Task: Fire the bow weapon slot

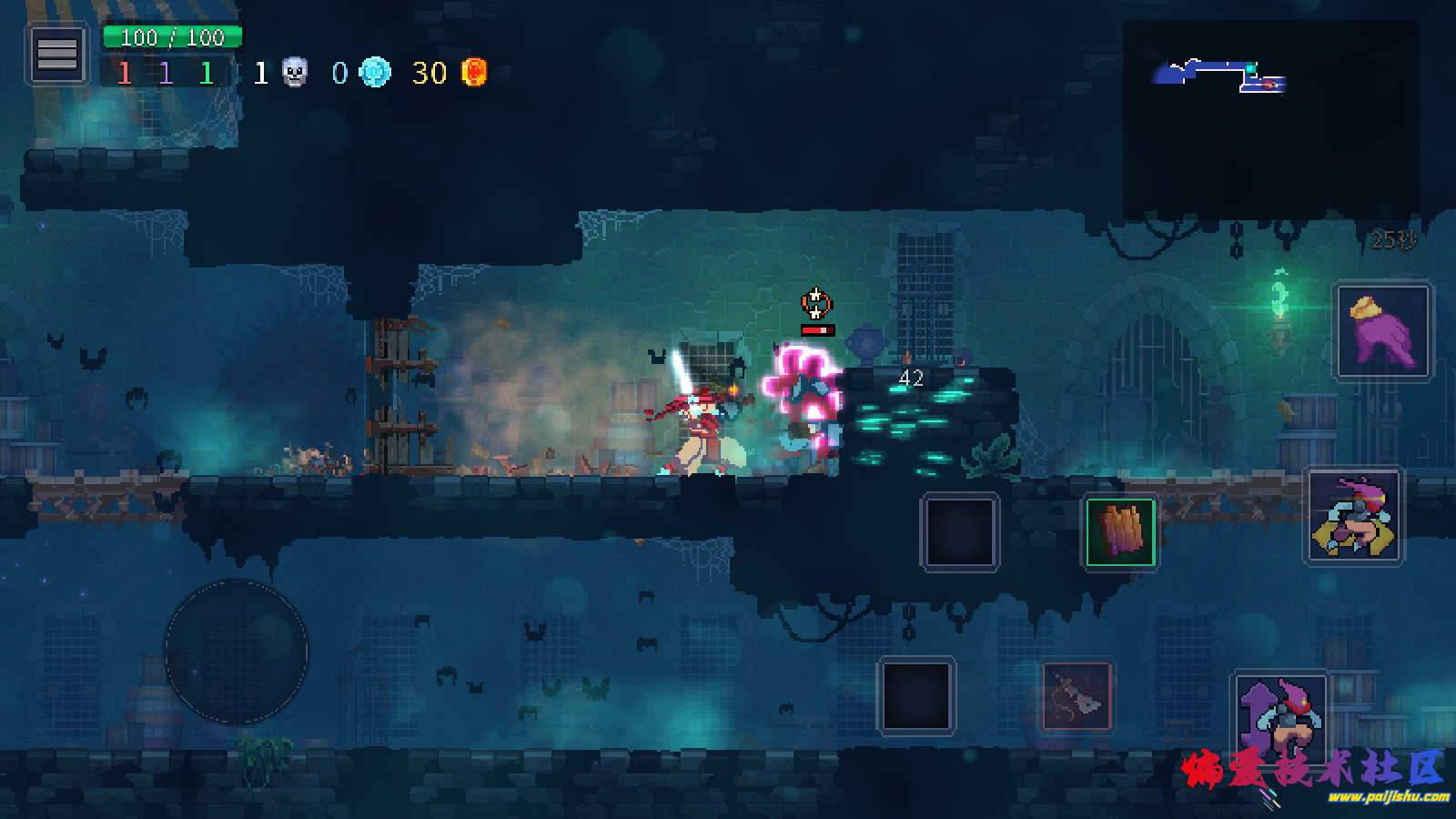Action: pyautogui.click(x=1077, y=697)
